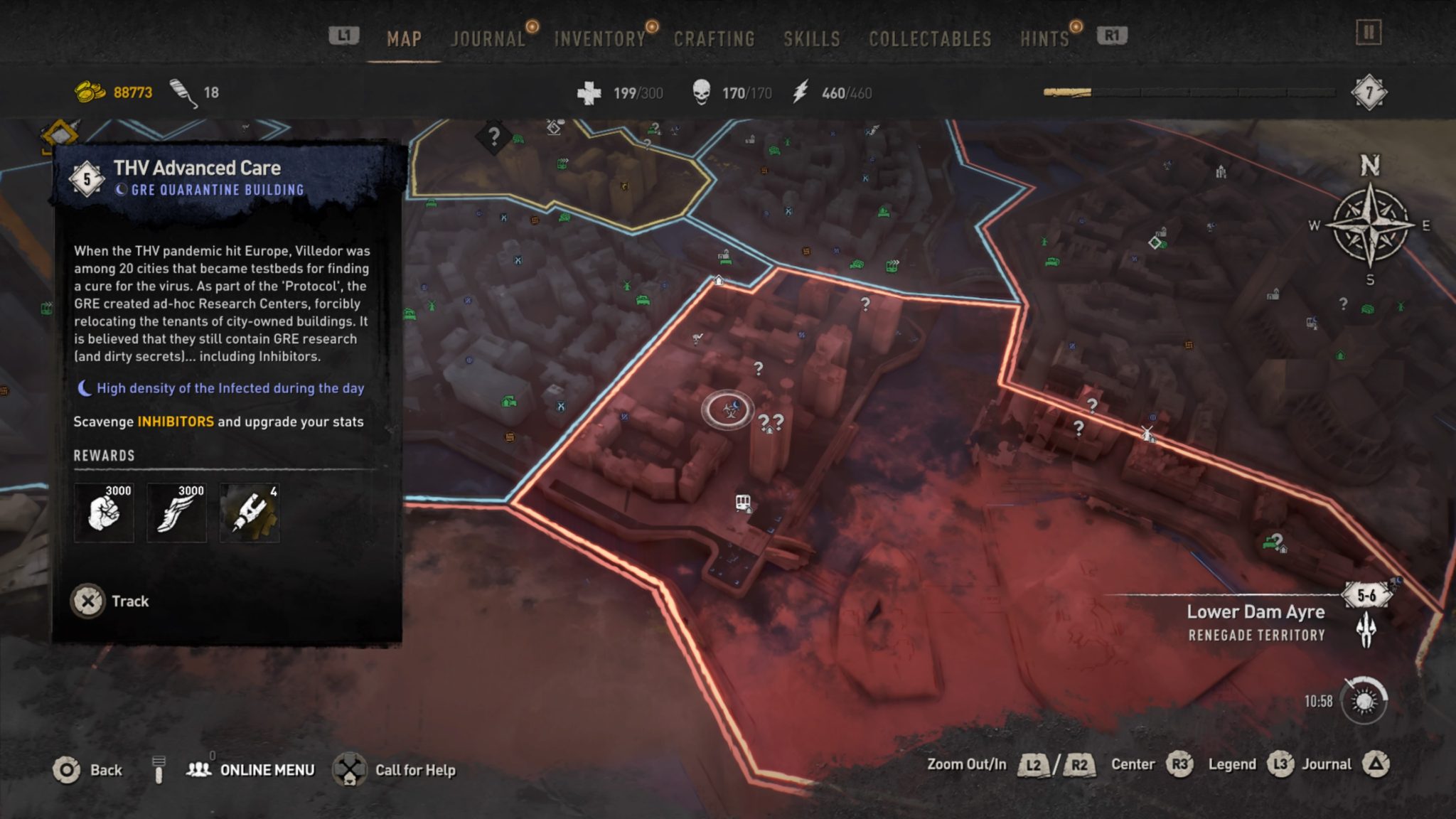Click the health cross icon in the stats bar
1456x819 pixels.
[589, 91]
